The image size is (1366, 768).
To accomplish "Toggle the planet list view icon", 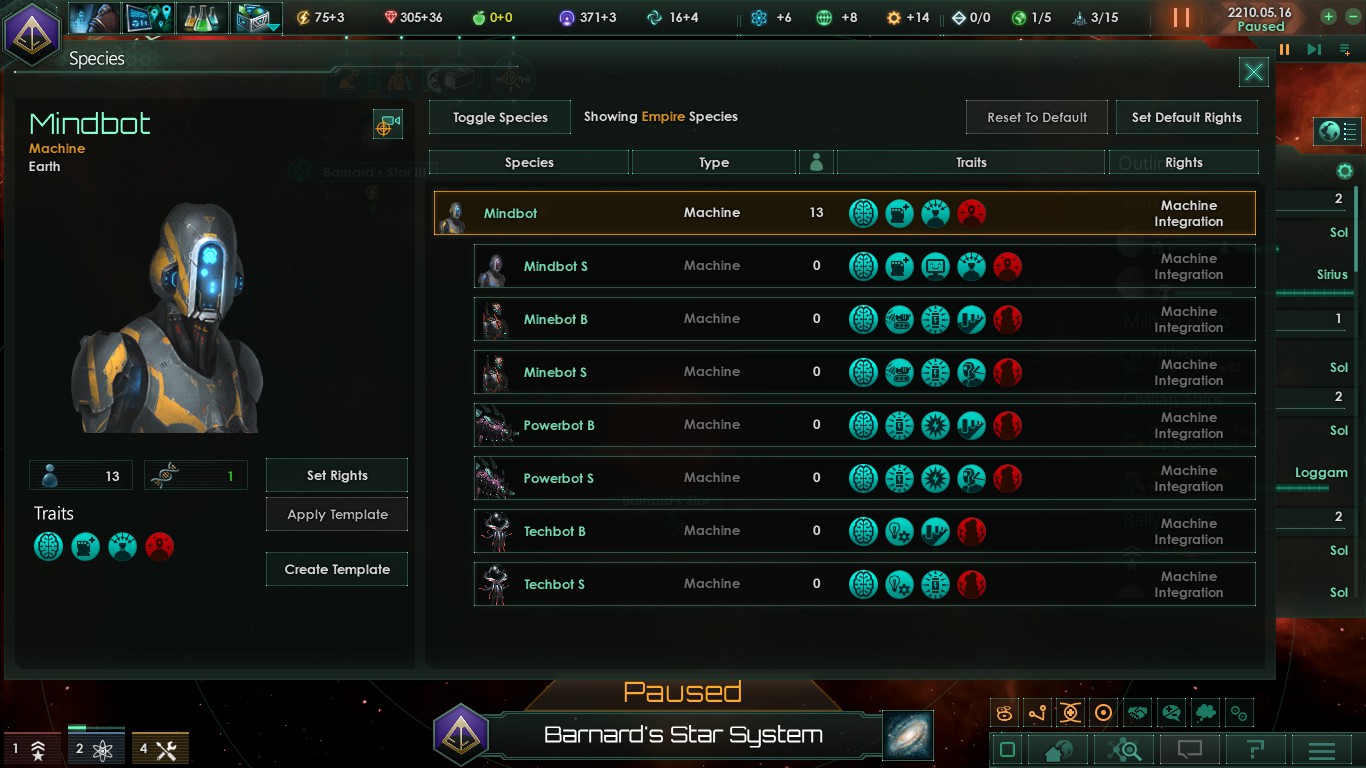I will [1337, 131].
